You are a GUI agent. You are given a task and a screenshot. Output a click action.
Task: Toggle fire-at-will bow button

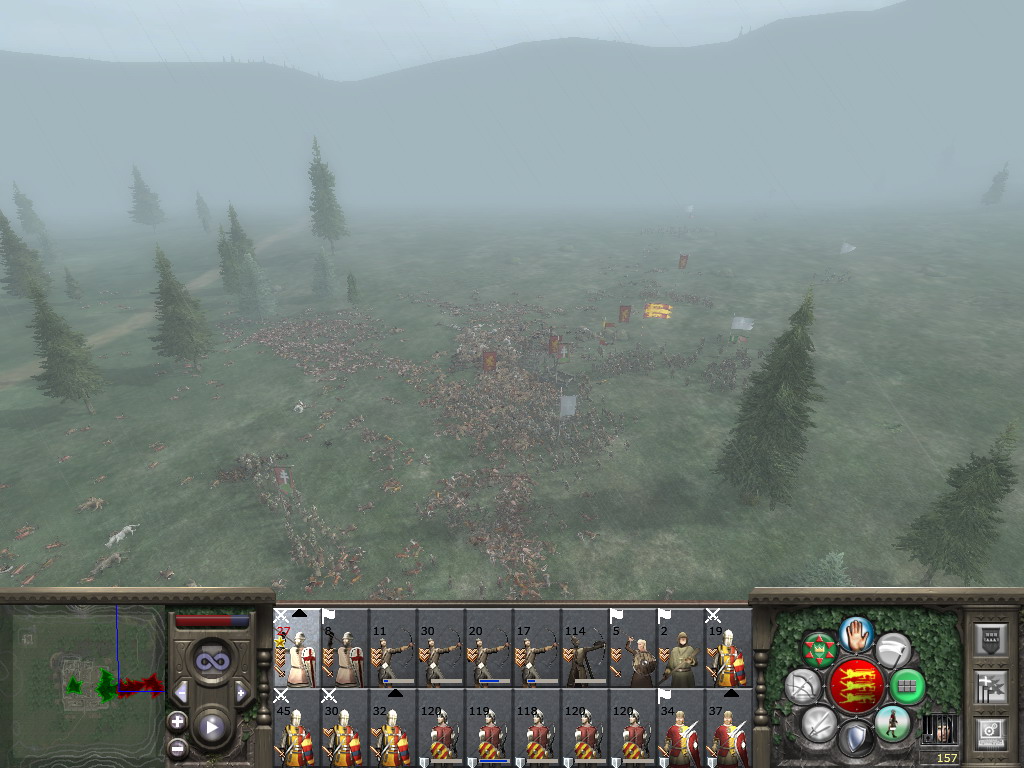pyautogui.click(x=803, y=686)
